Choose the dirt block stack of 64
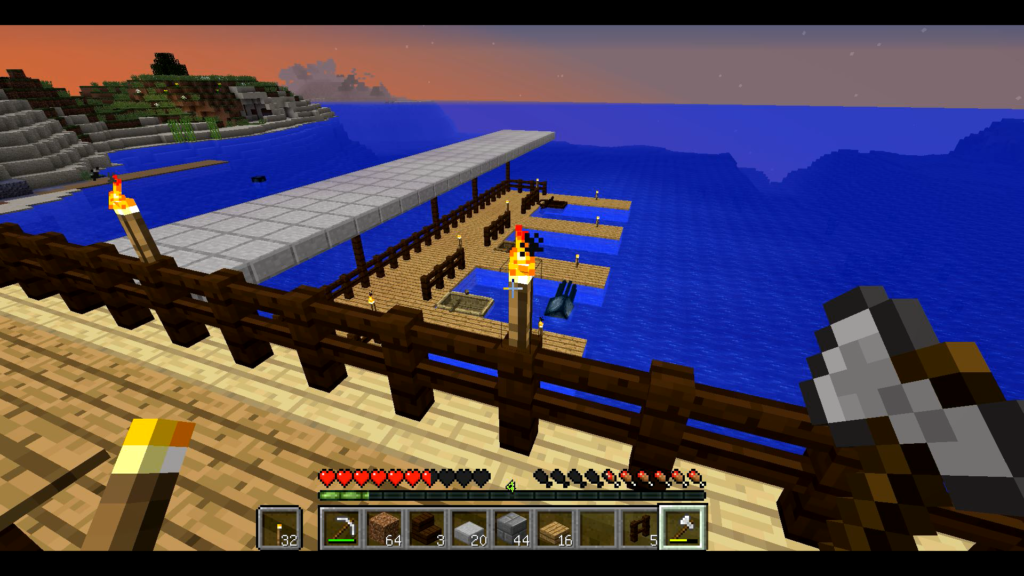Image resolution: width=1024 pixels, height=576 pixels. [385, 528]
